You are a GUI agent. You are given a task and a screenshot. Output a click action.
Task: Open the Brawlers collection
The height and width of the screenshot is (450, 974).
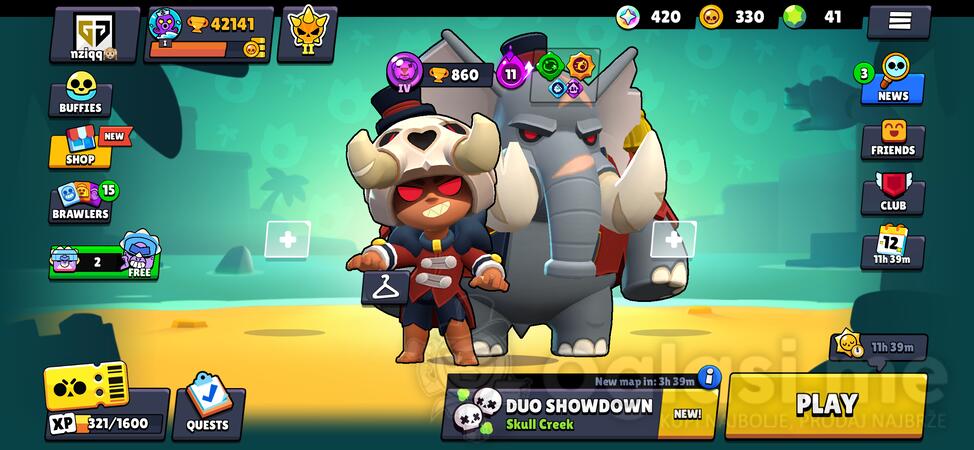coord(82,201)
